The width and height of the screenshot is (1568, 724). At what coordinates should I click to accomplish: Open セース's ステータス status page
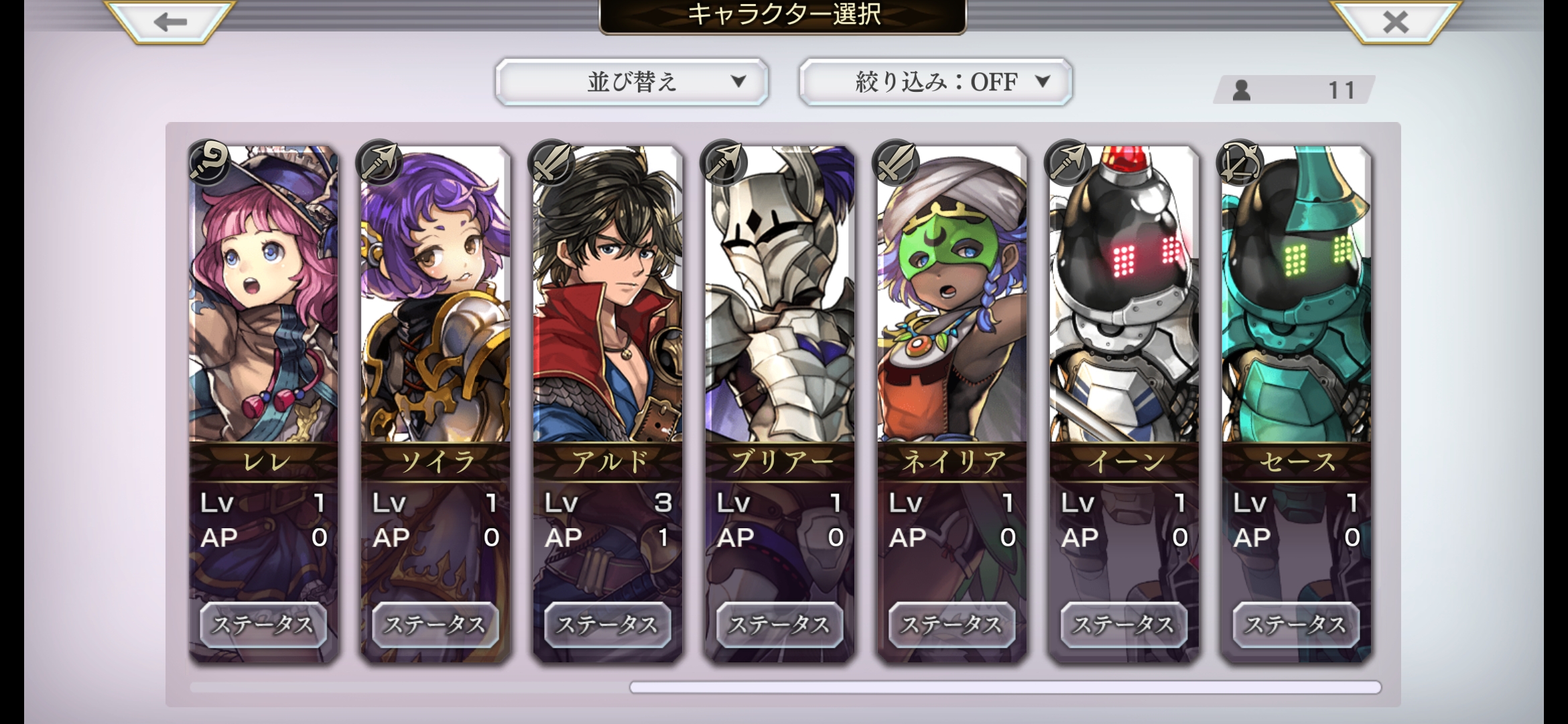[x=1297, y=625]
